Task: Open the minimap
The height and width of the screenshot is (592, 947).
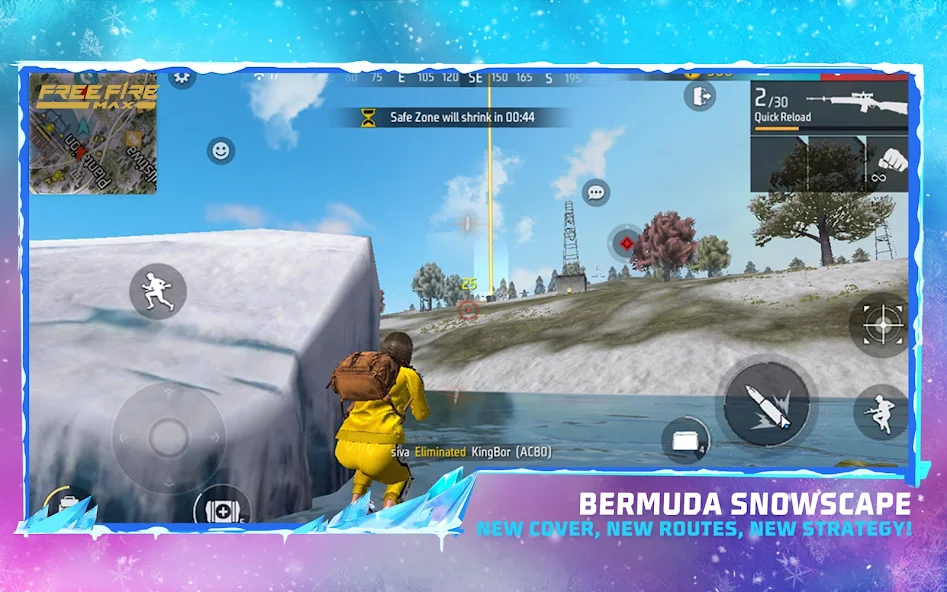Action: click(92, 132)
